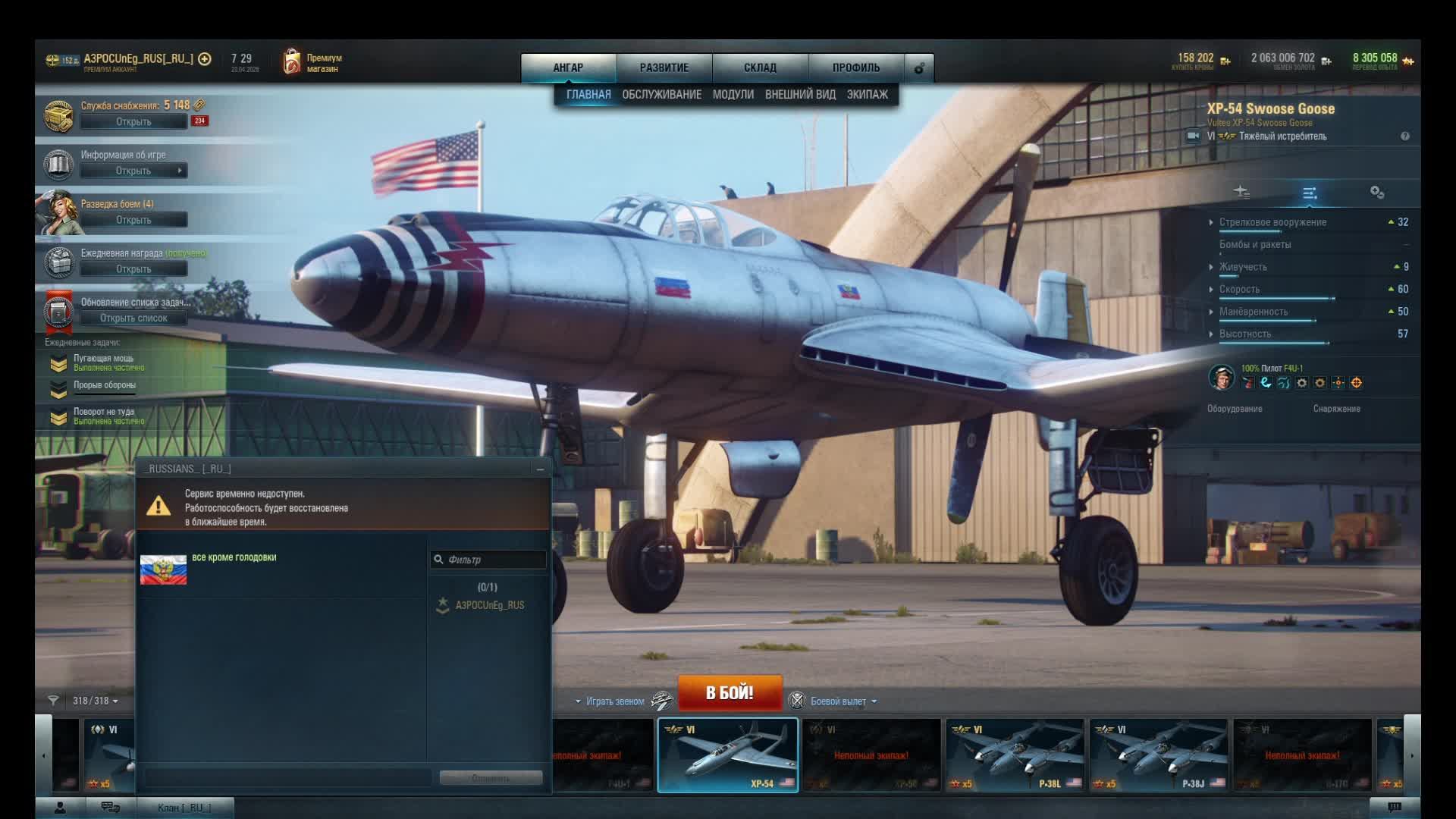Viewport: 1456px width, 819px height.
Task: Expand the Стрелковое вооружение stat row
Action: 1272,222
